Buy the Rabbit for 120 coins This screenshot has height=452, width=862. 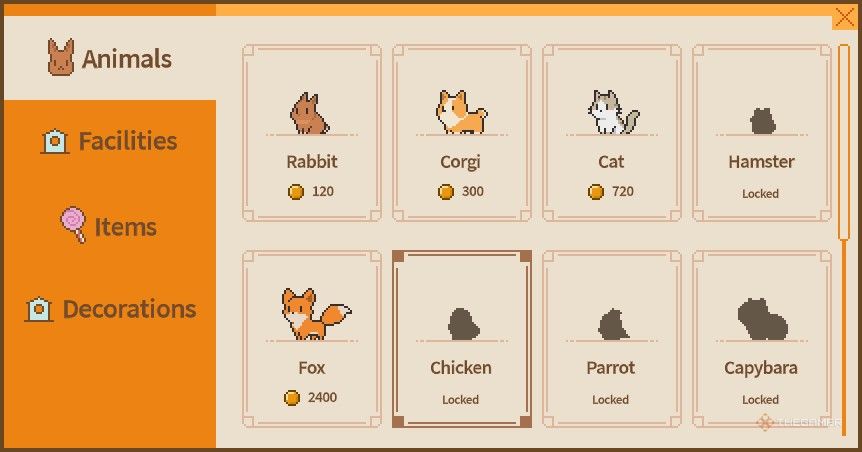pyautogui.click(x=311, y=132)
